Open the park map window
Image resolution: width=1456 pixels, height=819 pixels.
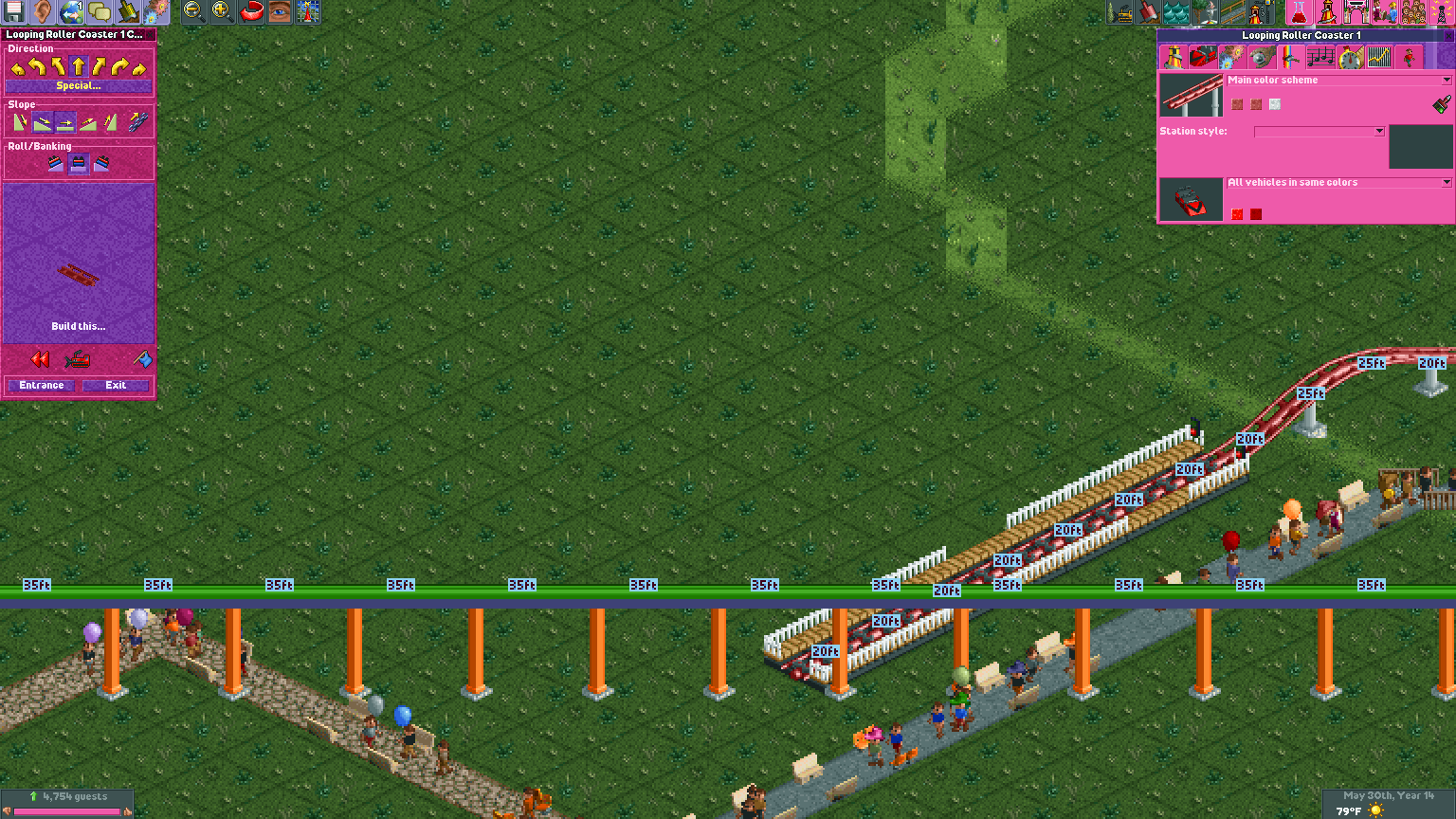(x=309, y=12)
